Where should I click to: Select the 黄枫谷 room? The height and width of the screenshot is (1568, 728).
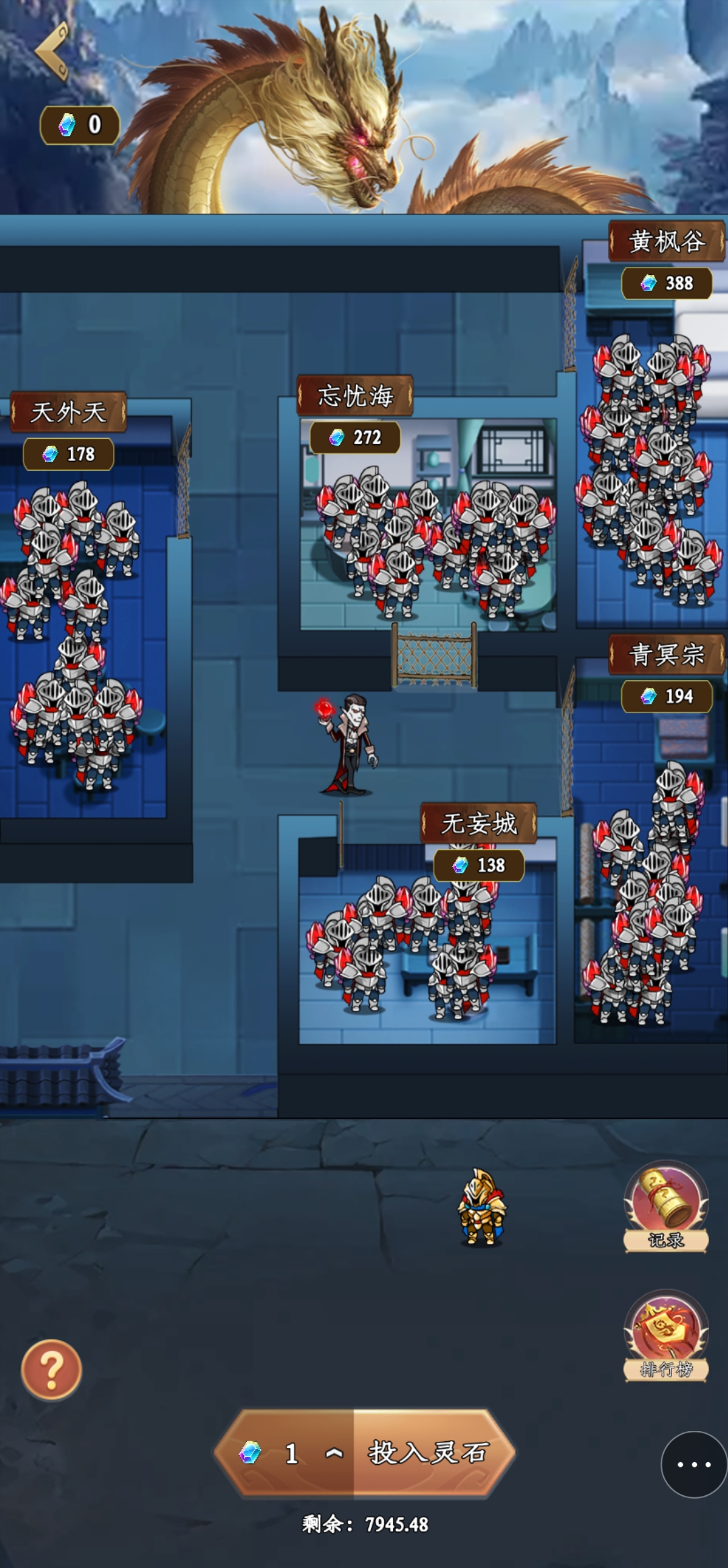[647, 472]
